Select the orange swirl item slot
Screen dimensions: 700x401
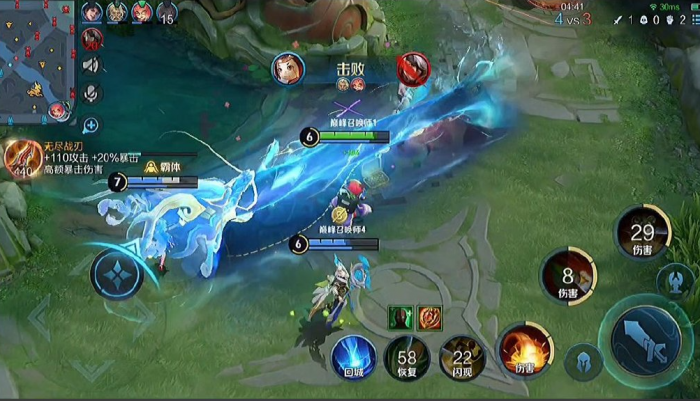point(430,317)
